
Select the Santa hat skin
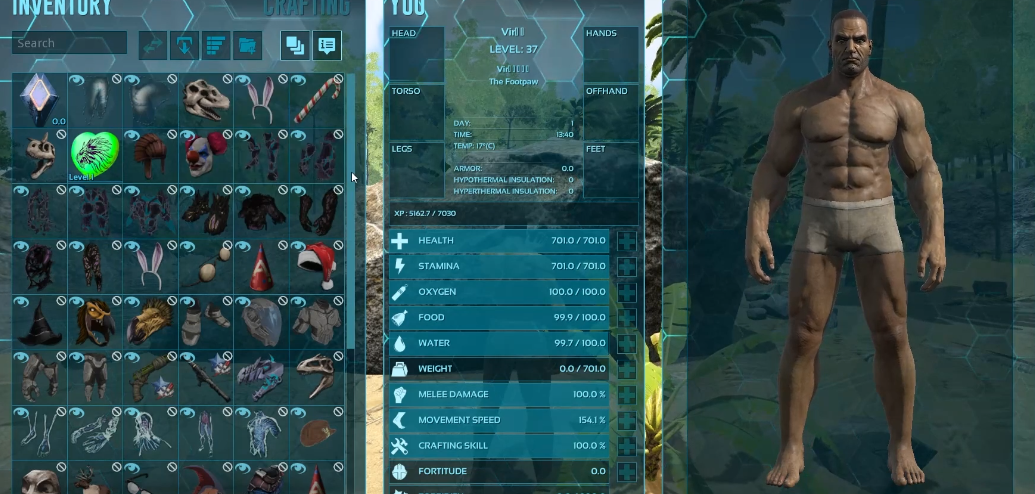(318, 264)
